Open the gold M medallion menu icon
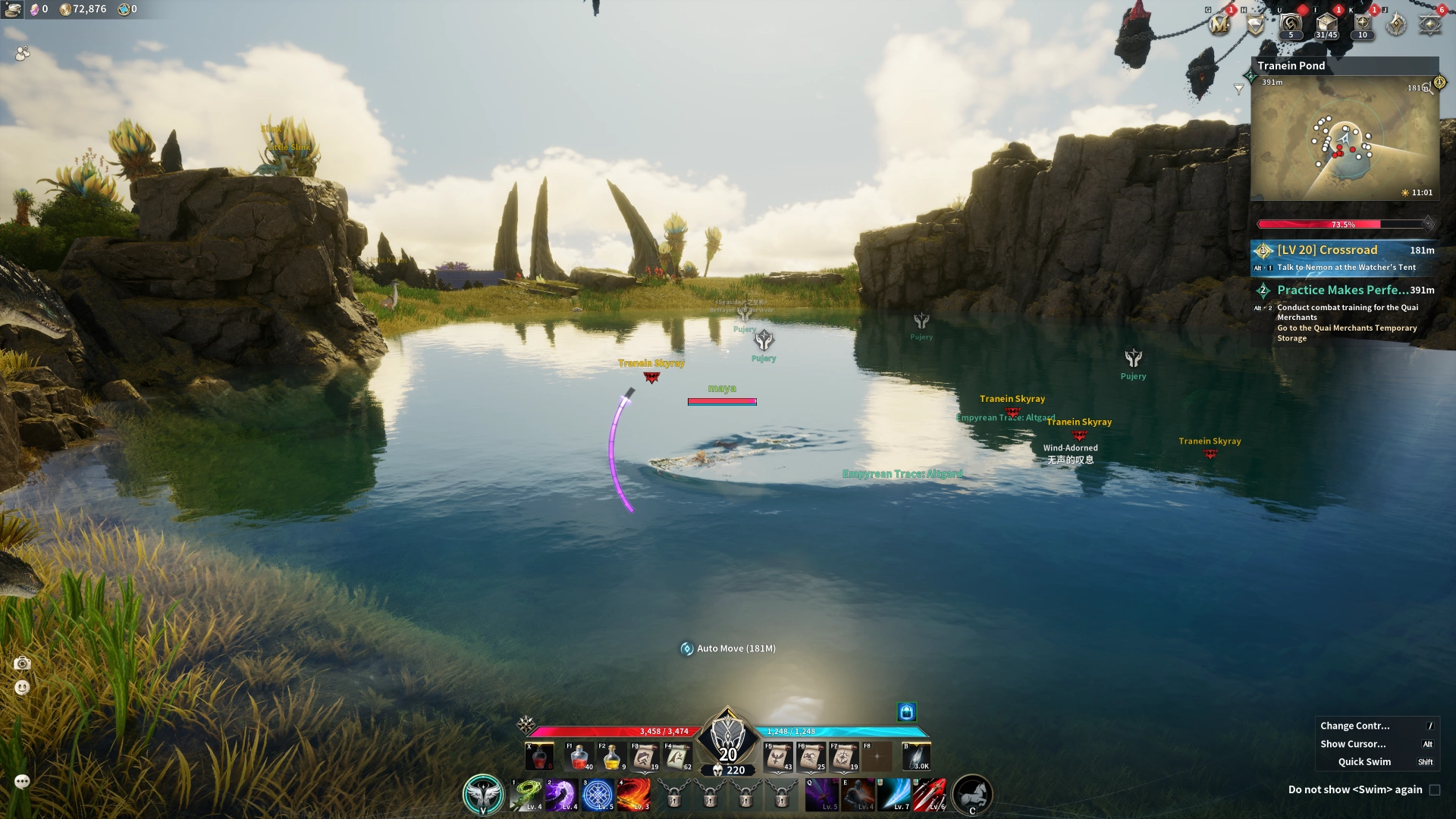The width and height of the screenshot is (1456, 819). tap(1219, 26)
